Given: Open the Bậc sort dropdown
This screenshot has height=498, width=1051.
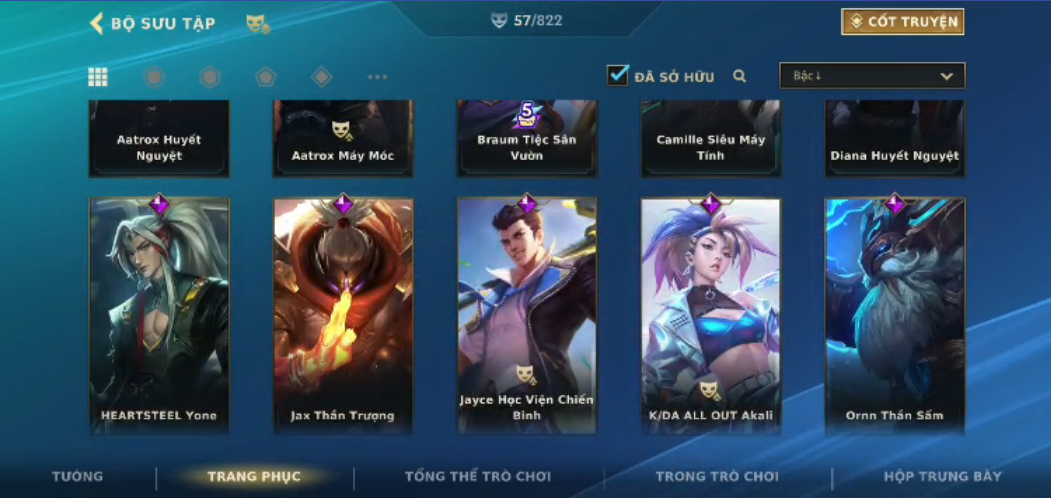Looking at the screenshot, I should coord(872,76).
